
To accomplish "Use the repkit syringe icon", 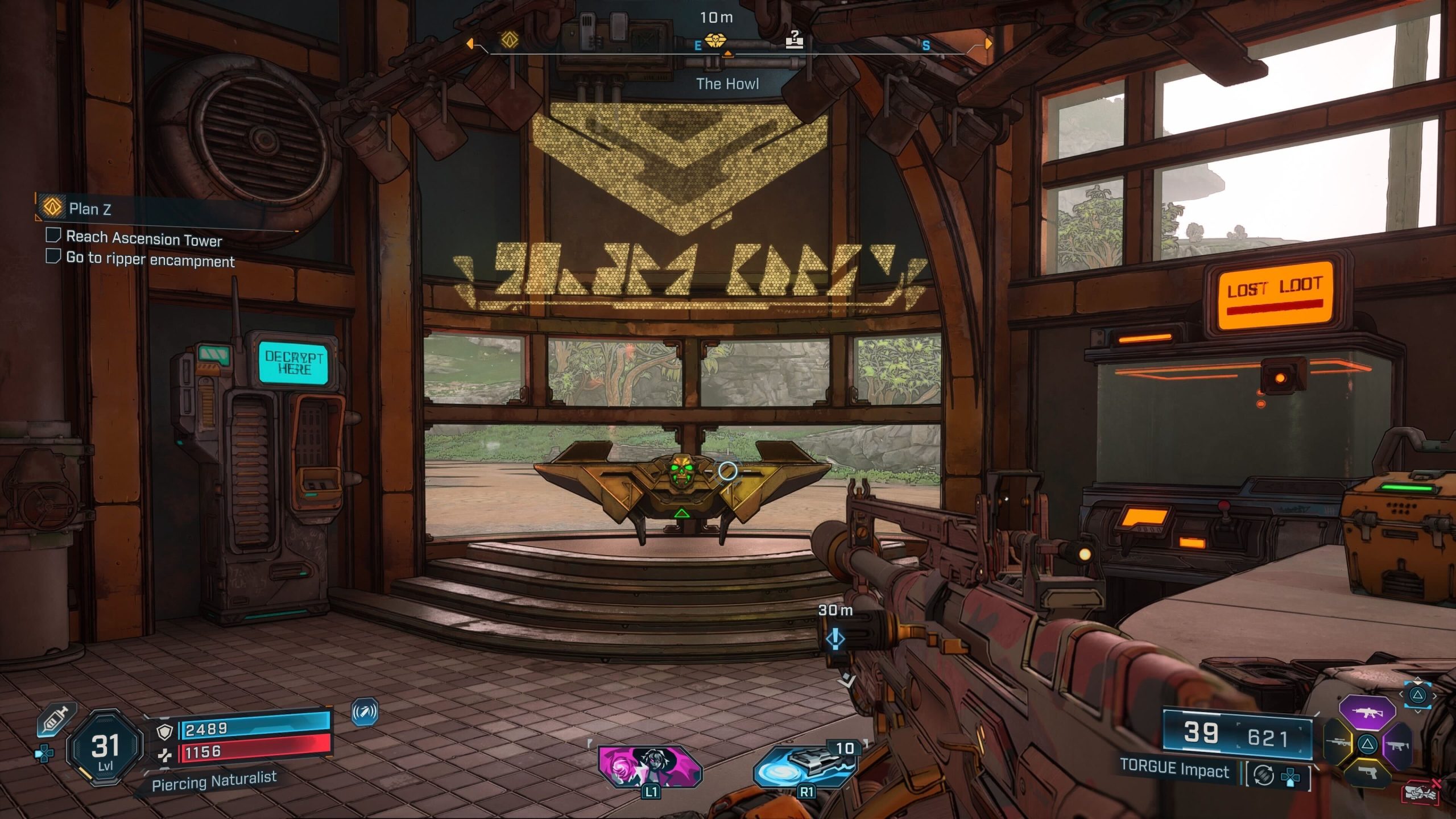I will (x=56, y=721).
